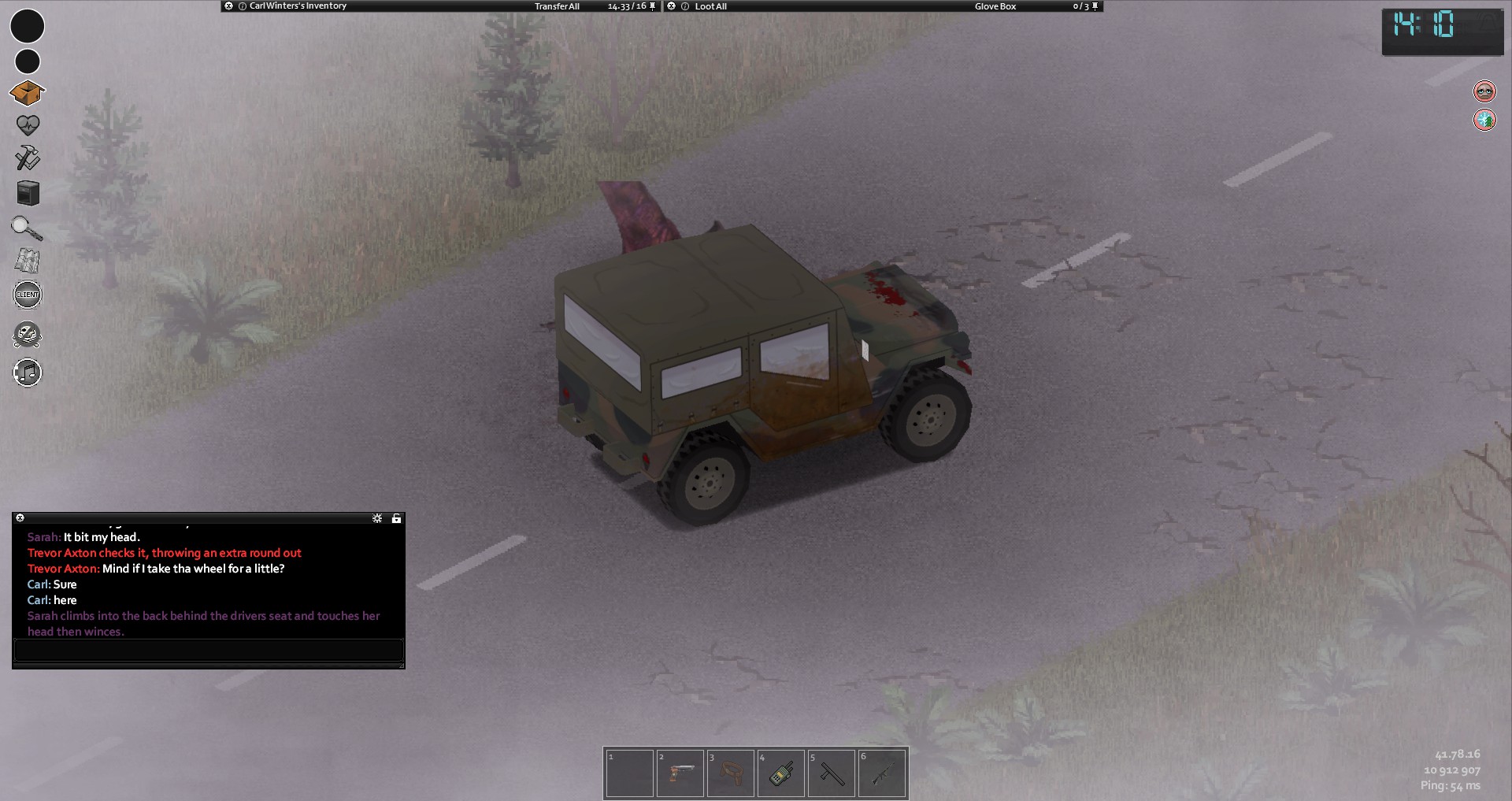Screen dimensions: 1512x801
Task: Click the furniture cabinet icon
Action: 28,193
